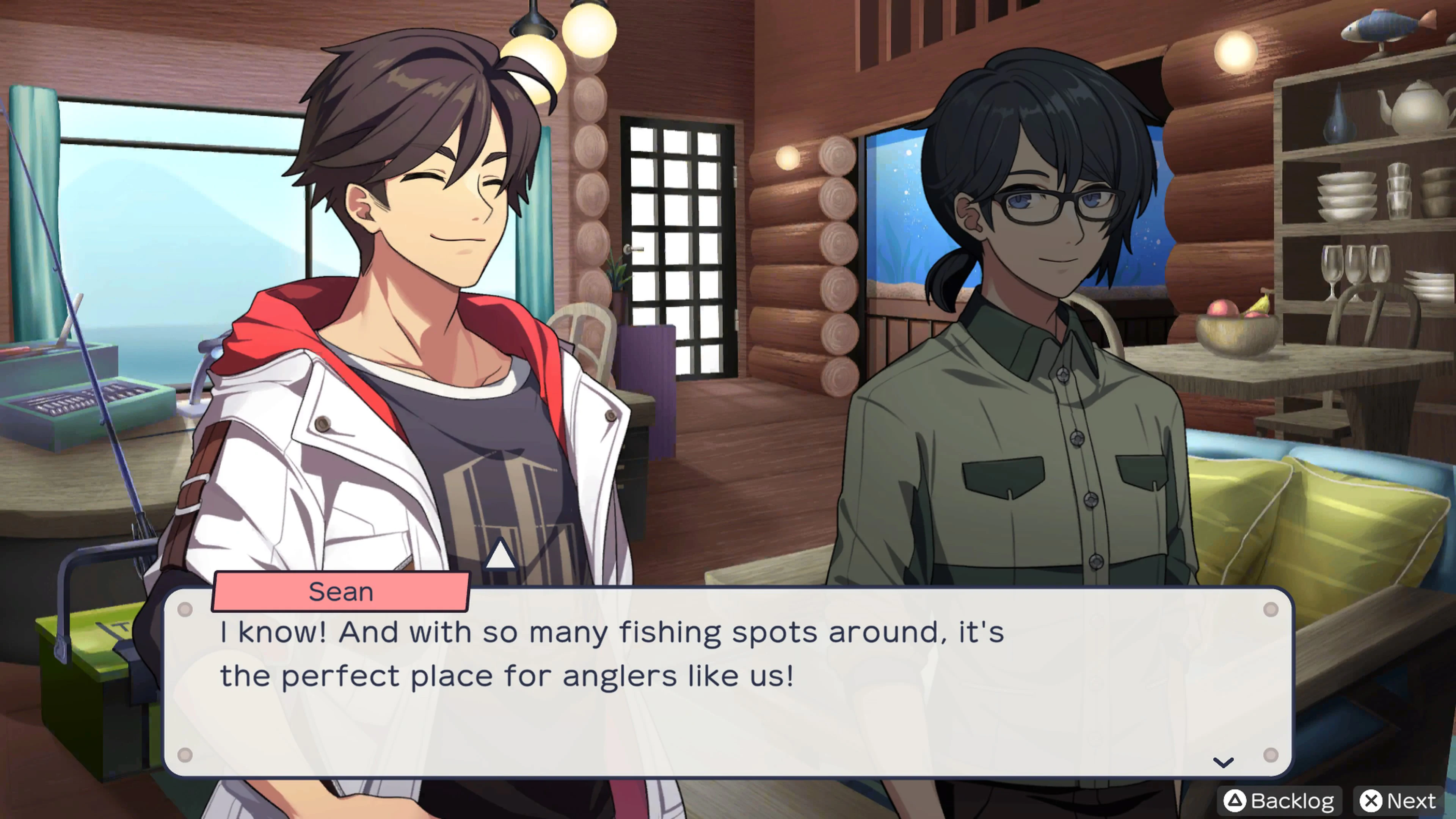Toggle the chat advance chevron at the dialogue box bottom
This screenshot has width=1456, height=819.
(x=1224, y=762)
